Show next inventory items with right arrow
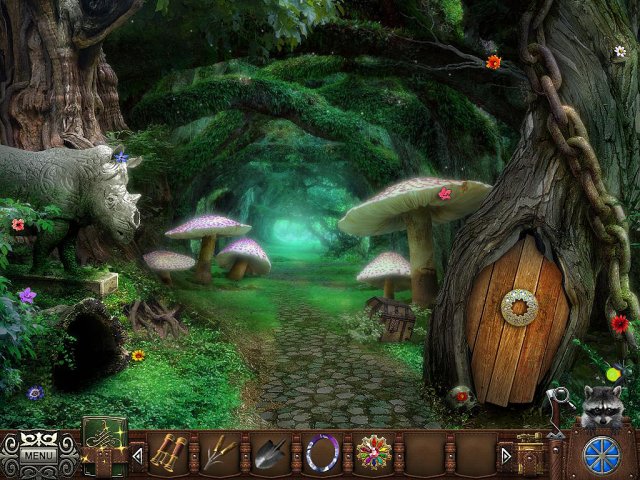The height and width of the screenshot is (480, 640). click(506, 456)
